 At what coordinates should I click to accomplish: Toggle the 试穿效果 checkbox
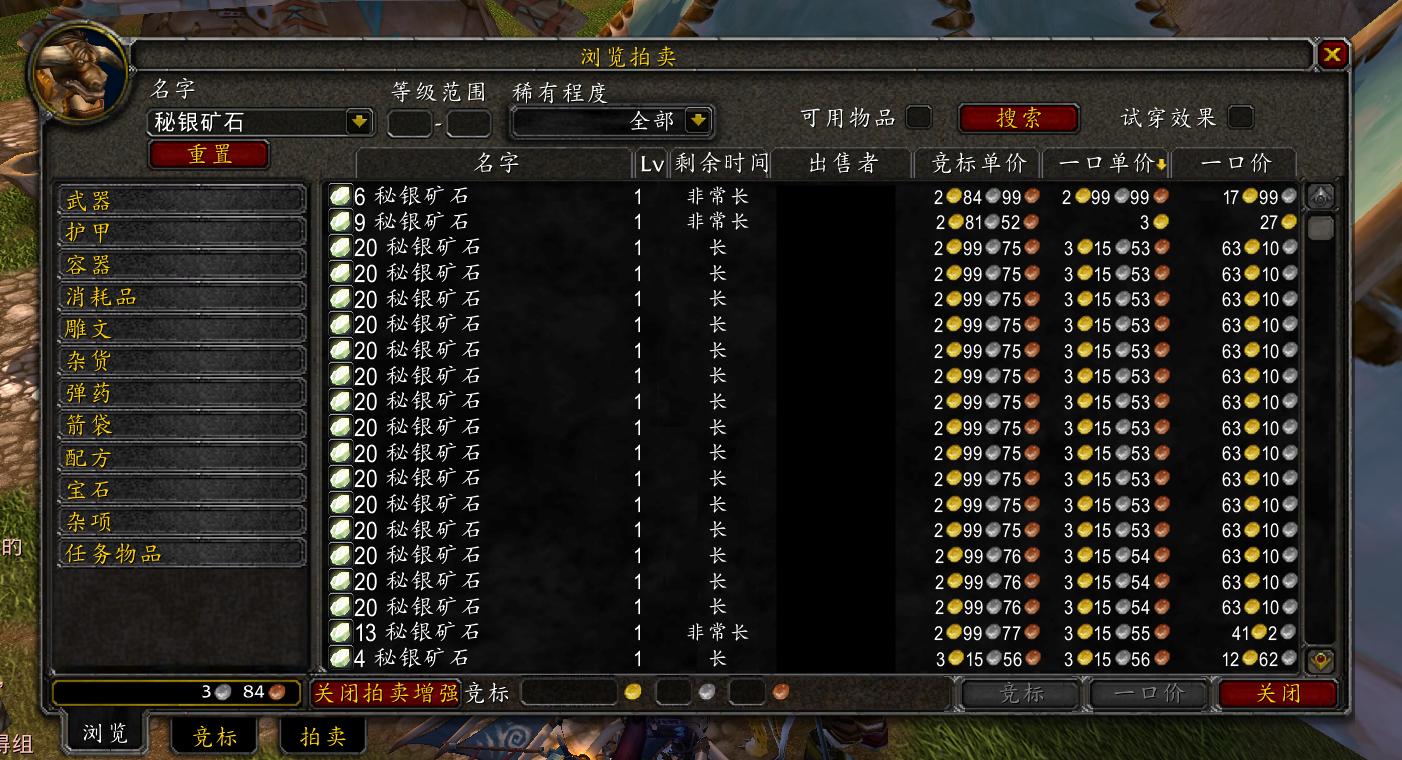1239,116
